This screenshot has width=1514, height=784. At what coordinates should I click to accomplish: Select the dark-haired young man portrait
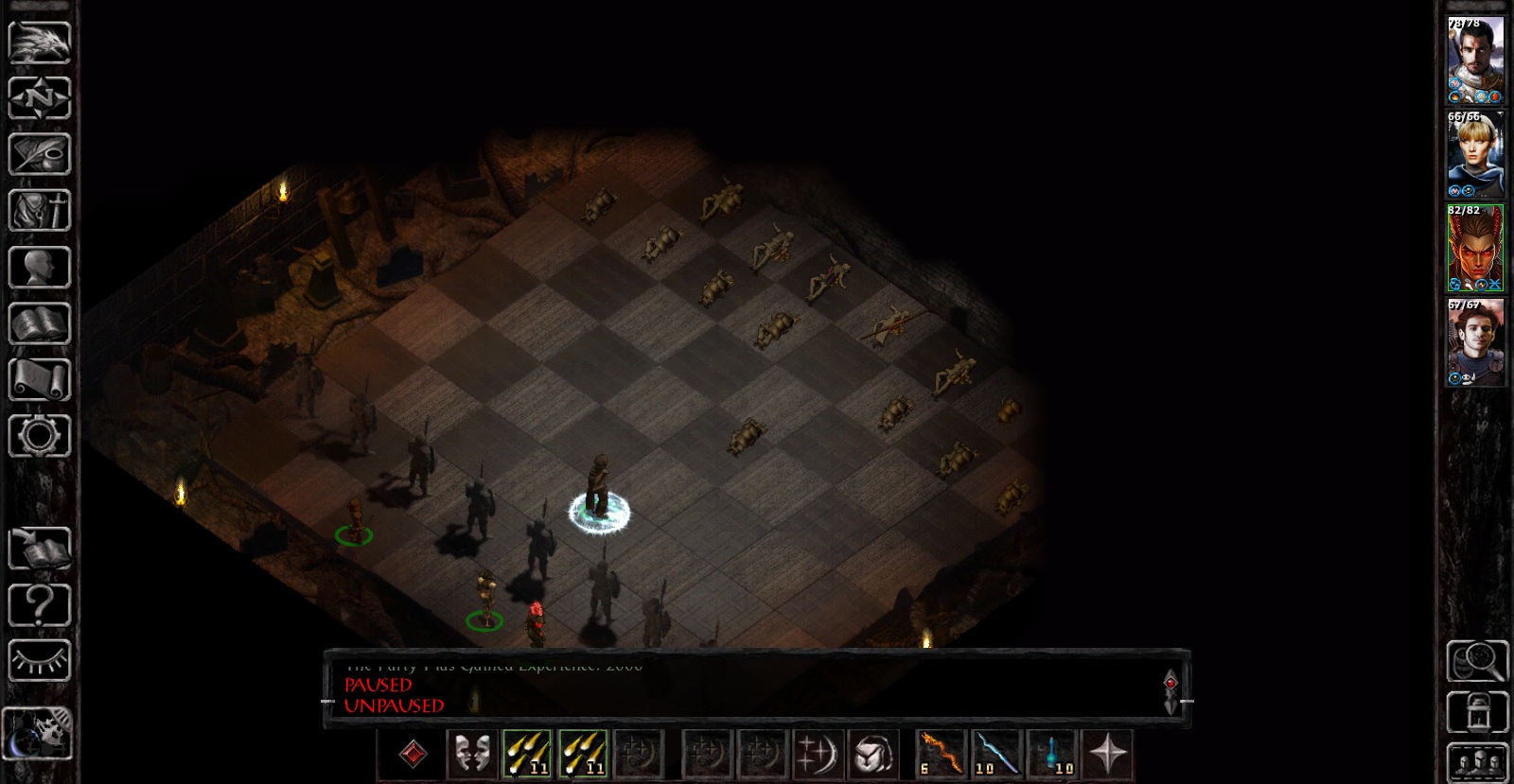[1475, 342]
